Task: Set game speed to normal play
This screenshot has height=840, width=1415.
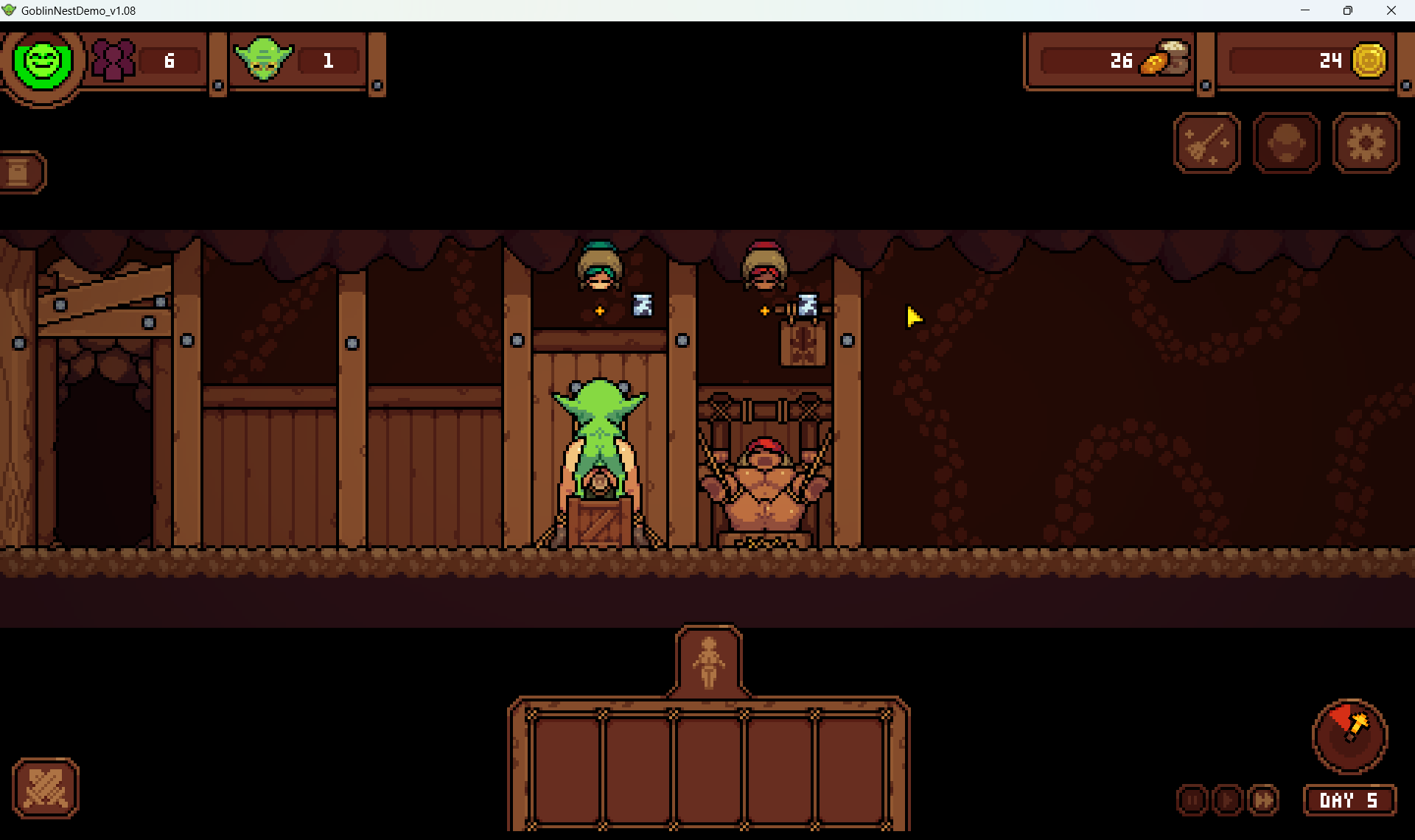Action: tap(1228, 800)
